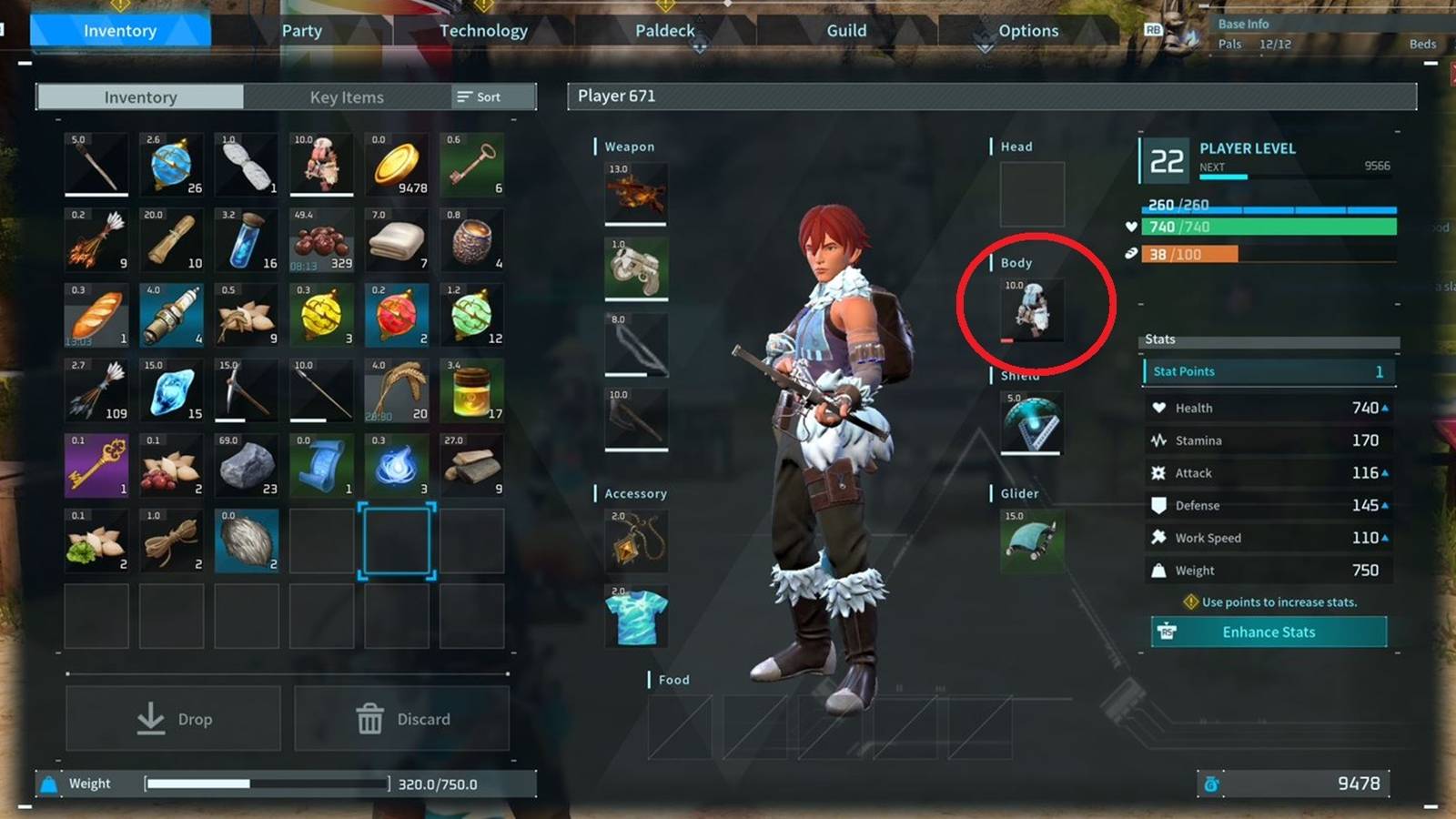The image size is (1456, 819).
Task: Select the crossbow weapon slot
Action: pyautogui.click(x=635, y=419)
